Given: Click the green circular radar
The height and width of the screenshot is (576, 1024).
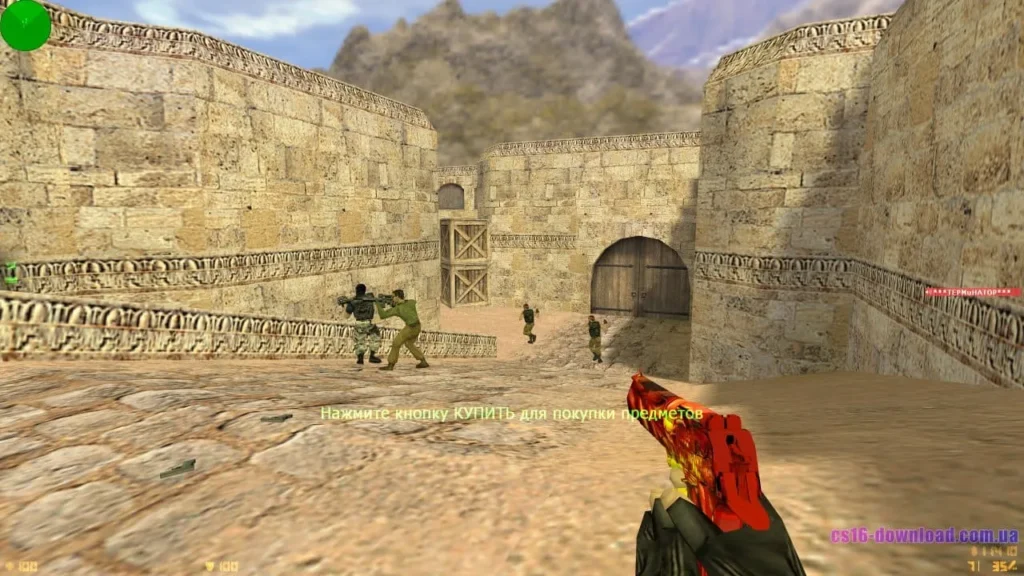Looking at the screenshot, I should click(x=25, y=25).
